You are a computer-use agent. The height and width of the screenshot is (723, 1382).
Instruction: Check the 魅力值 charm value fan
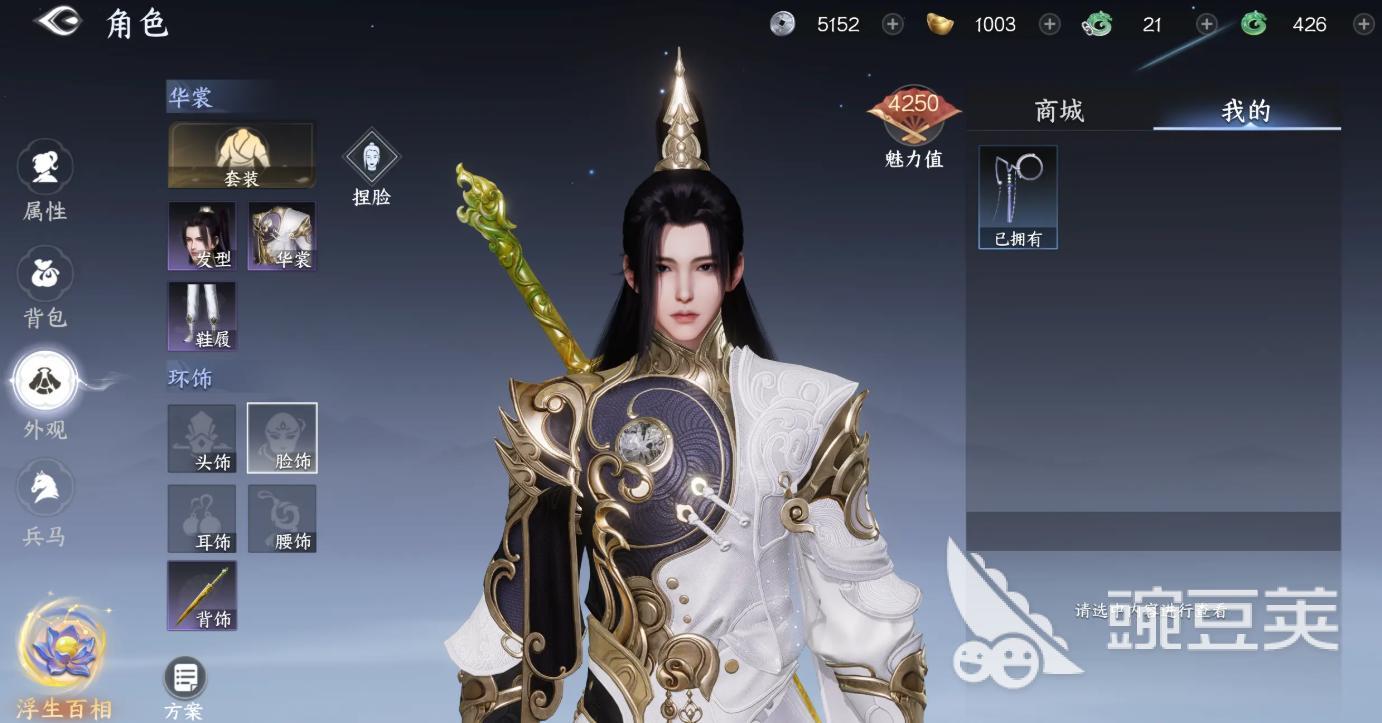coord(912,113)
